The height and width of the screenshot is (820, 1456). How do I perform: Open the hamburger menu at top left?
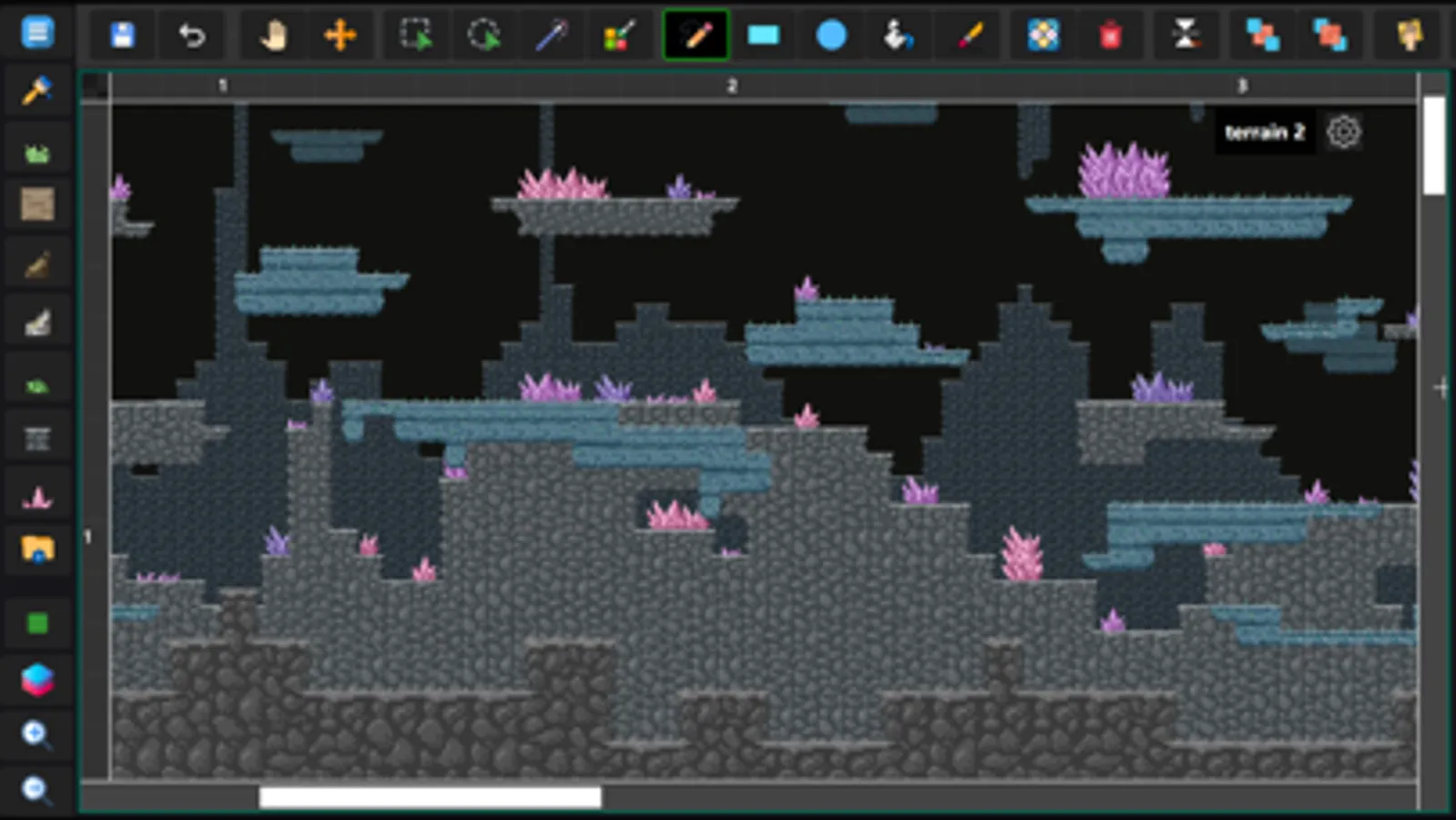[x=36, y=33]
